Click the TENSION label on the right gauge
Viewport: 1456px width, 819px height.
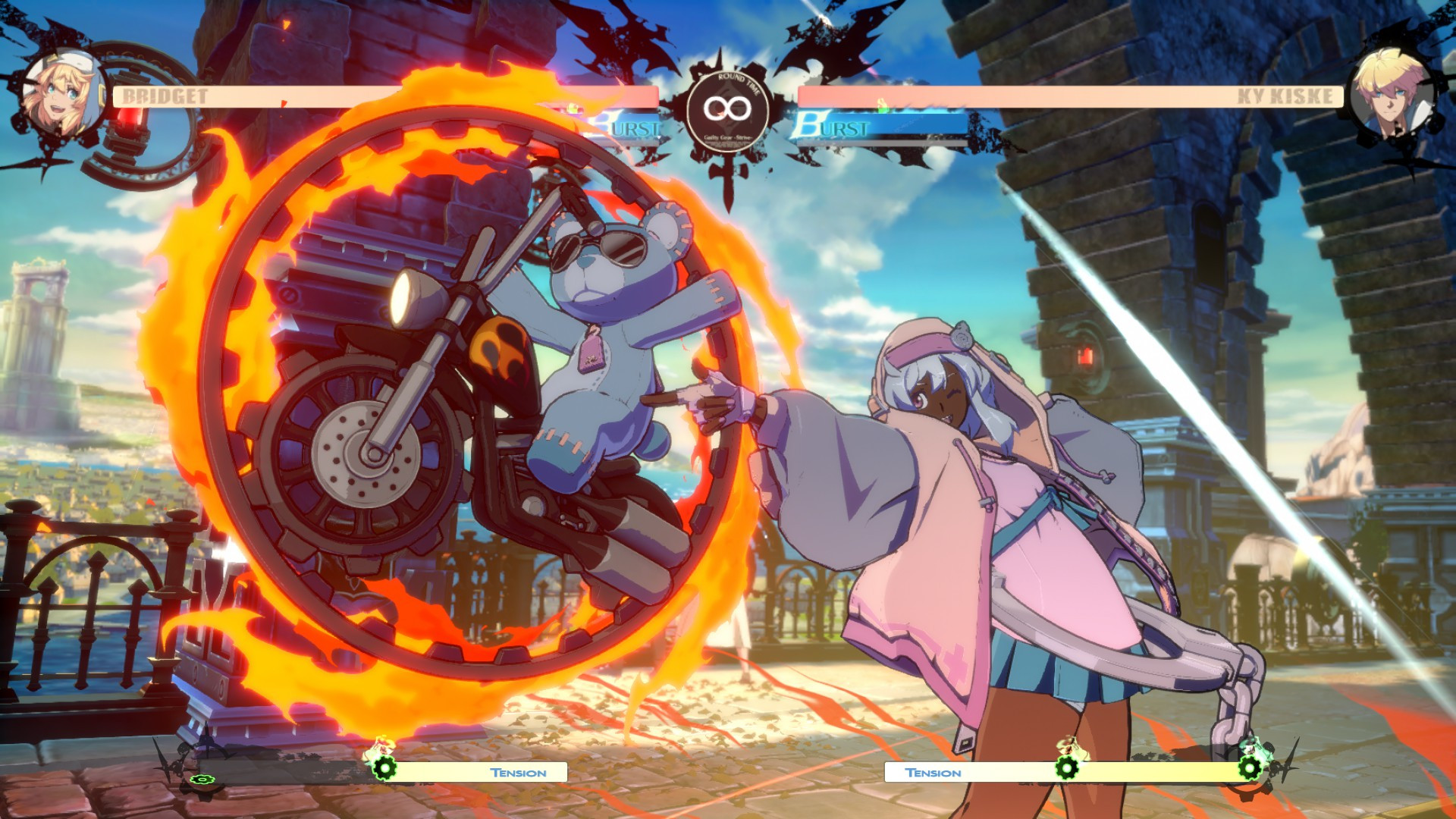(x=934, y=772)
